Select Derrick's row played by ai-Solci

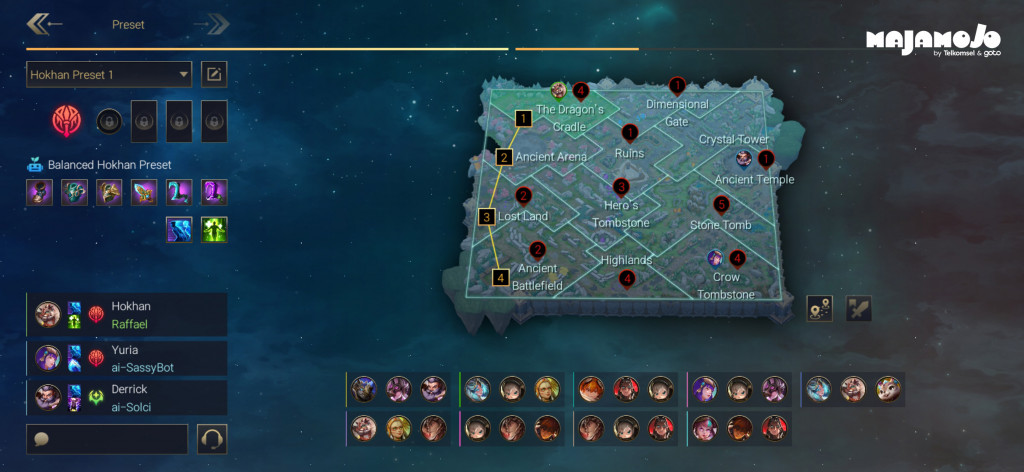128,397
